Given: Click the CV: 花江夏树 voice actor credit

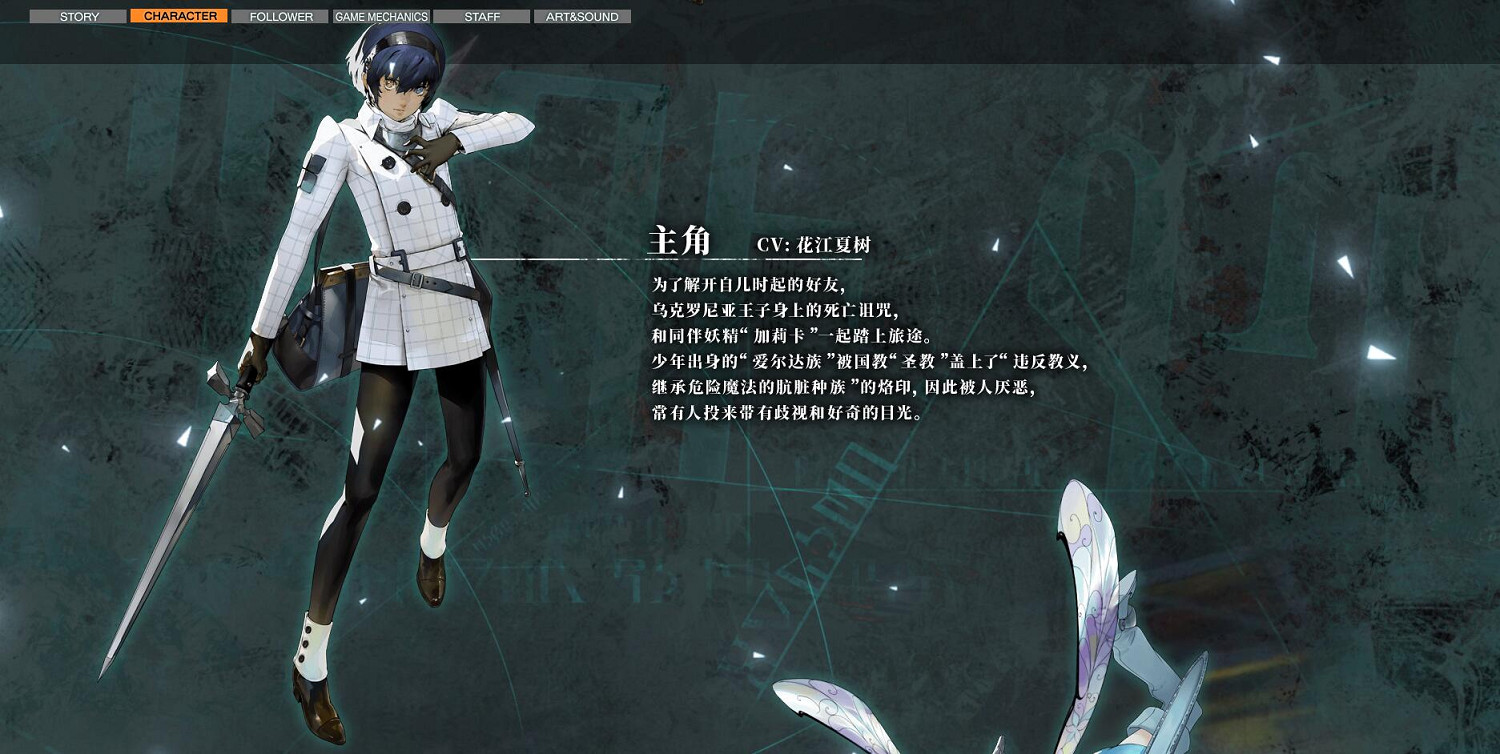Looking at the screenshot, I should [815, 245].
